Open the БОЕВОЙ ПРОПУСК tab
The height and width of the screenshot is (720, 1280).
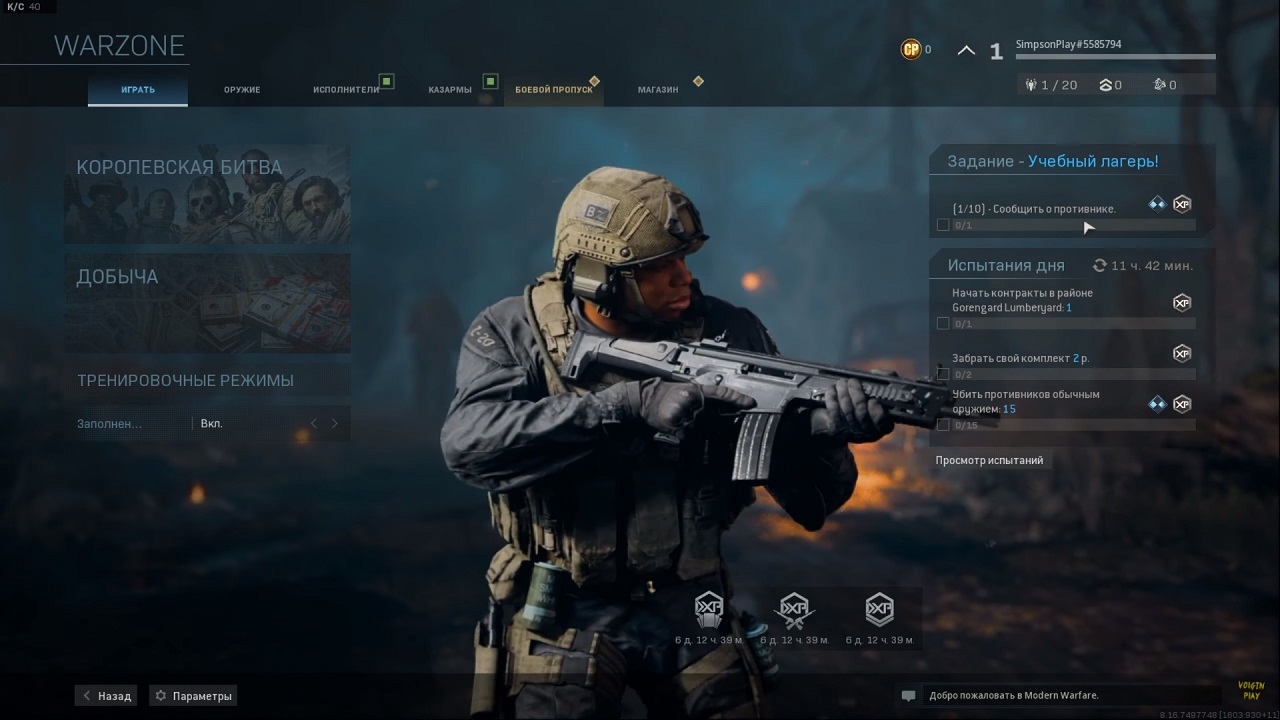pos(554,90)
